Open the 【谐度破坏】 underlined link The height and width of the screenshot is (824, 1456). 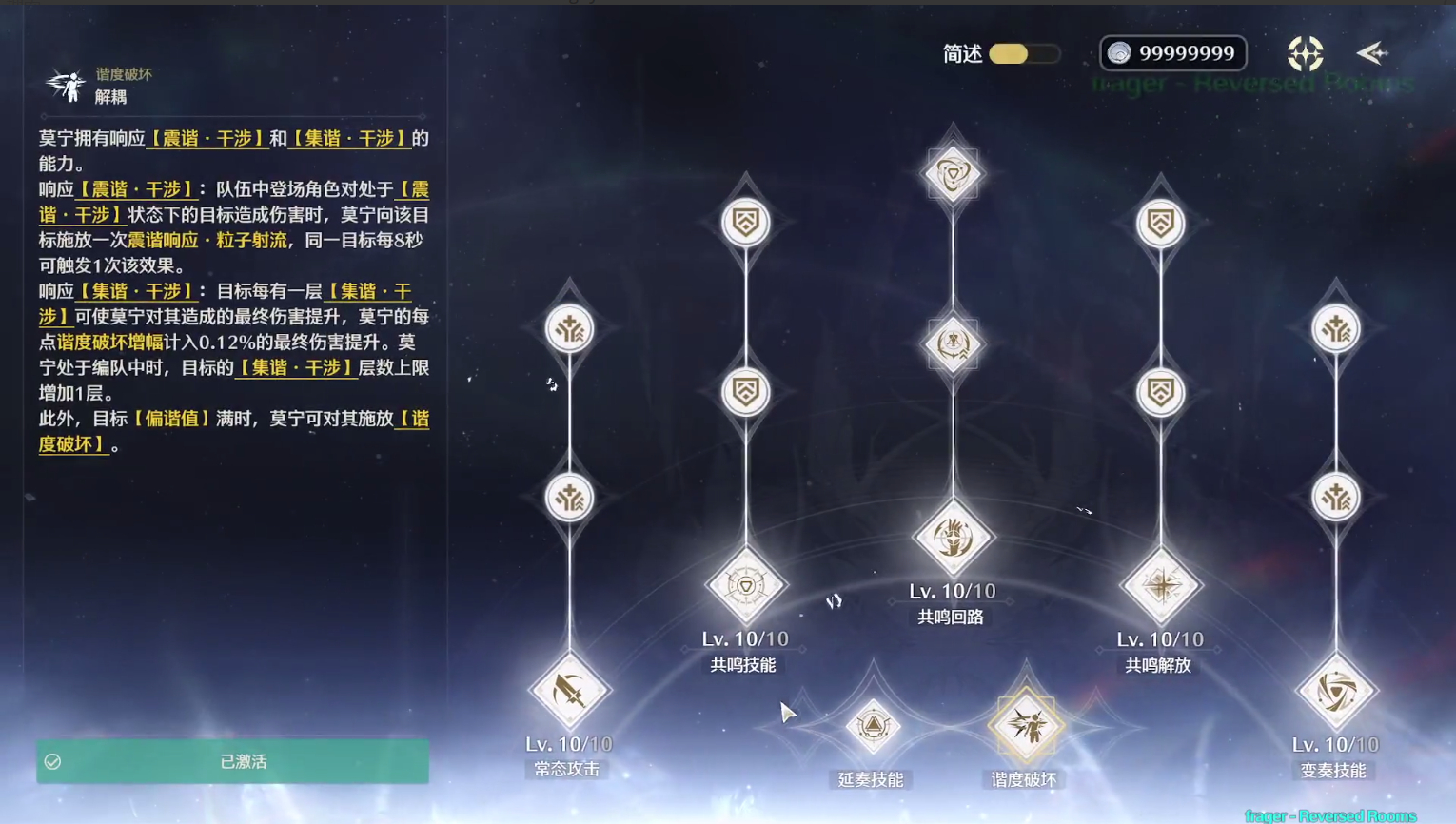[72, 444]
